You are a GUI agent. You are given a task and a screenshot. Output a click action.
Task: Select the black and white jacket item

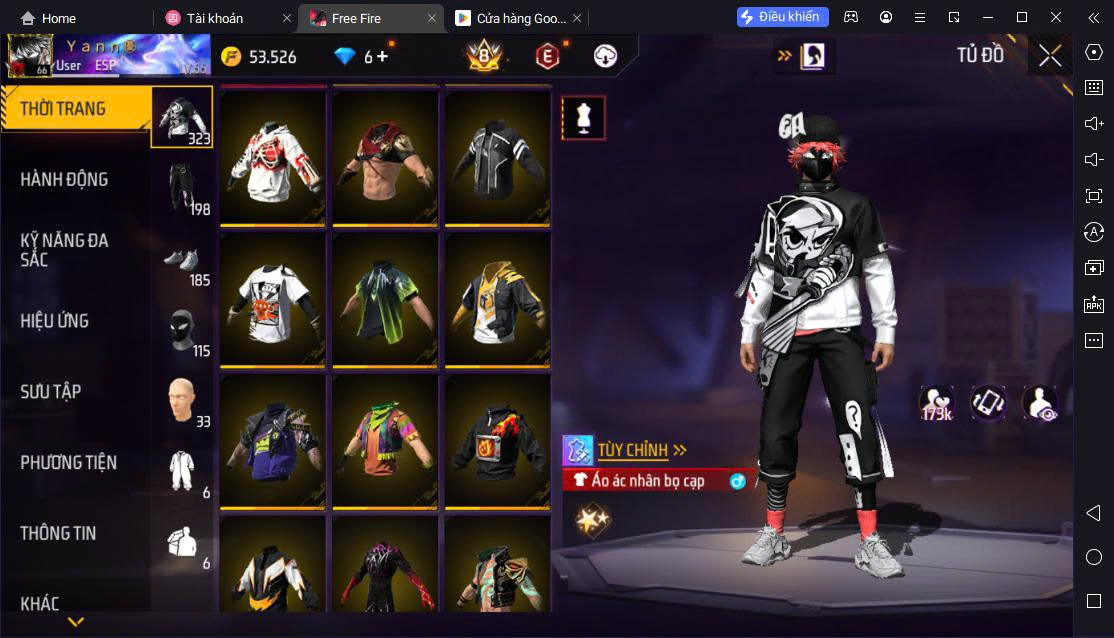click(497, 157)
